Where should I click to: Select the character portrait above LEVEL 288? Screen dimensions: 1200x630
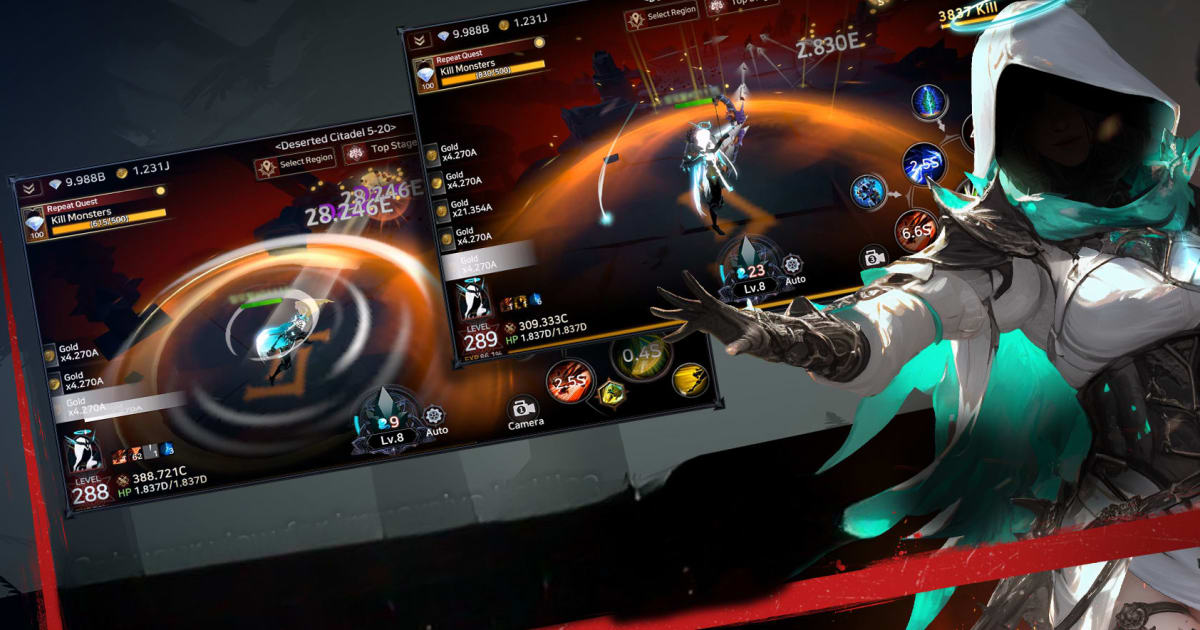coord(83,453)
